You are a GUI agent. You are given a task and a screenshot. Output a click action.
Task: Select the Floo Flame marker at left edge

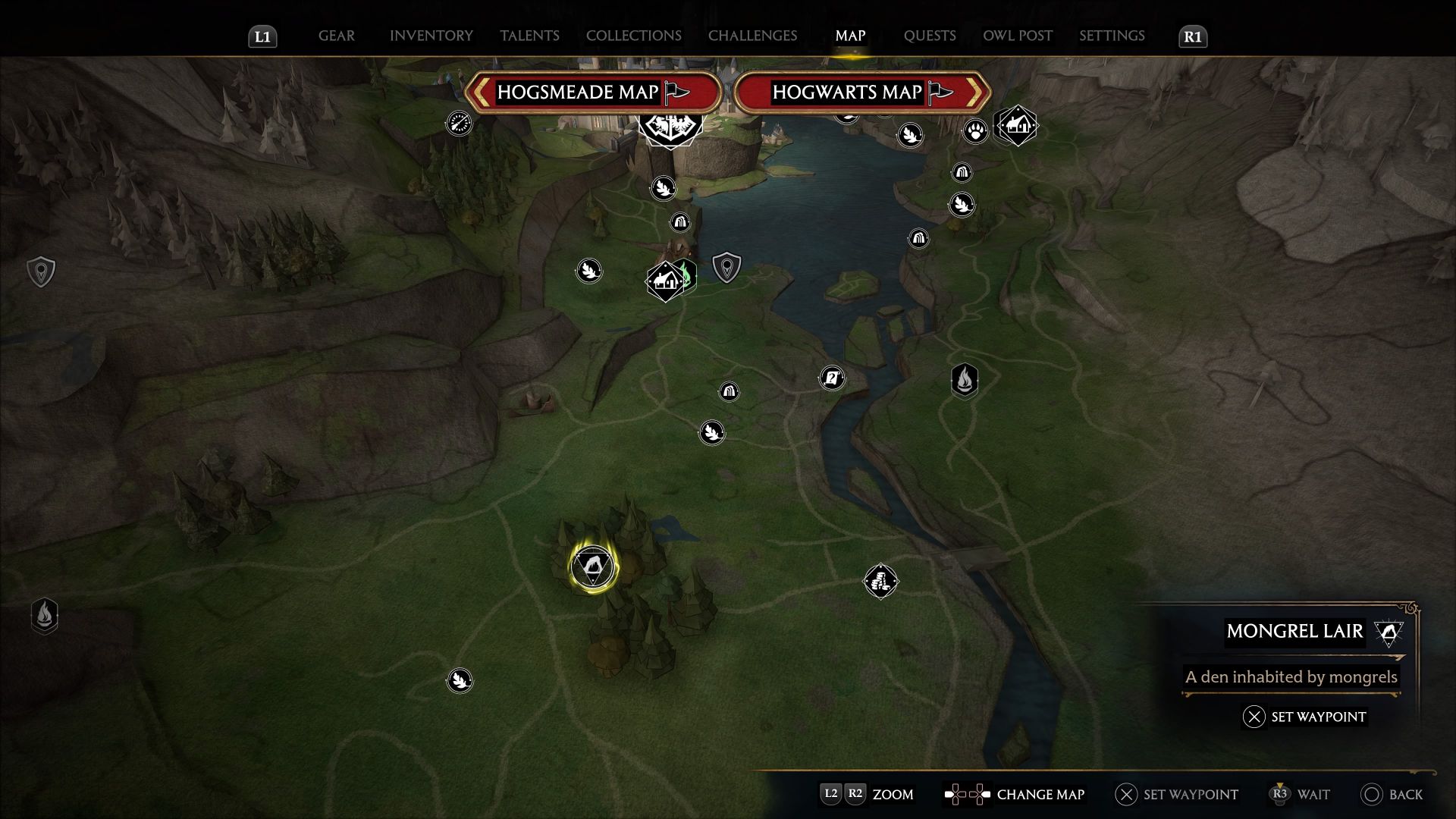tap(45, 615)
